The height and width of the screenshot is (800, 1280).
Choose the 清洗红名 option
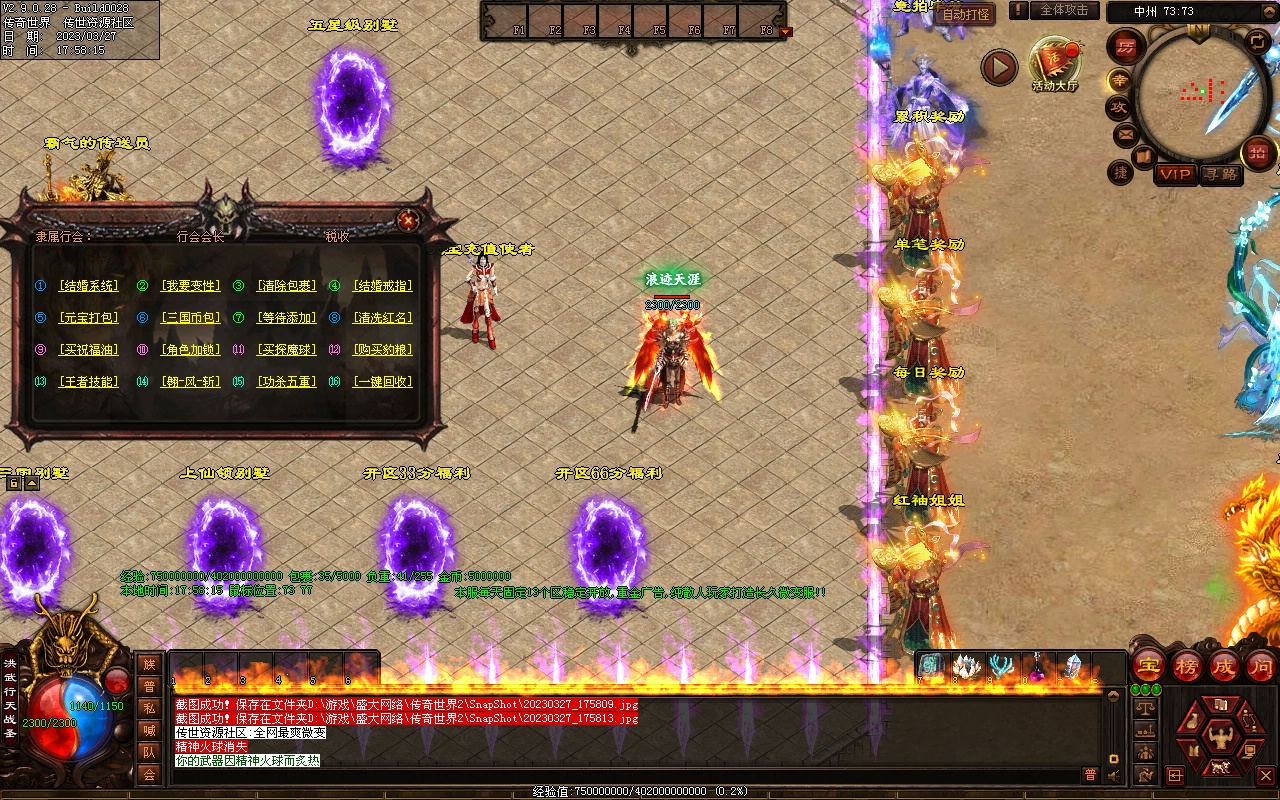click(x=383, y=318)
